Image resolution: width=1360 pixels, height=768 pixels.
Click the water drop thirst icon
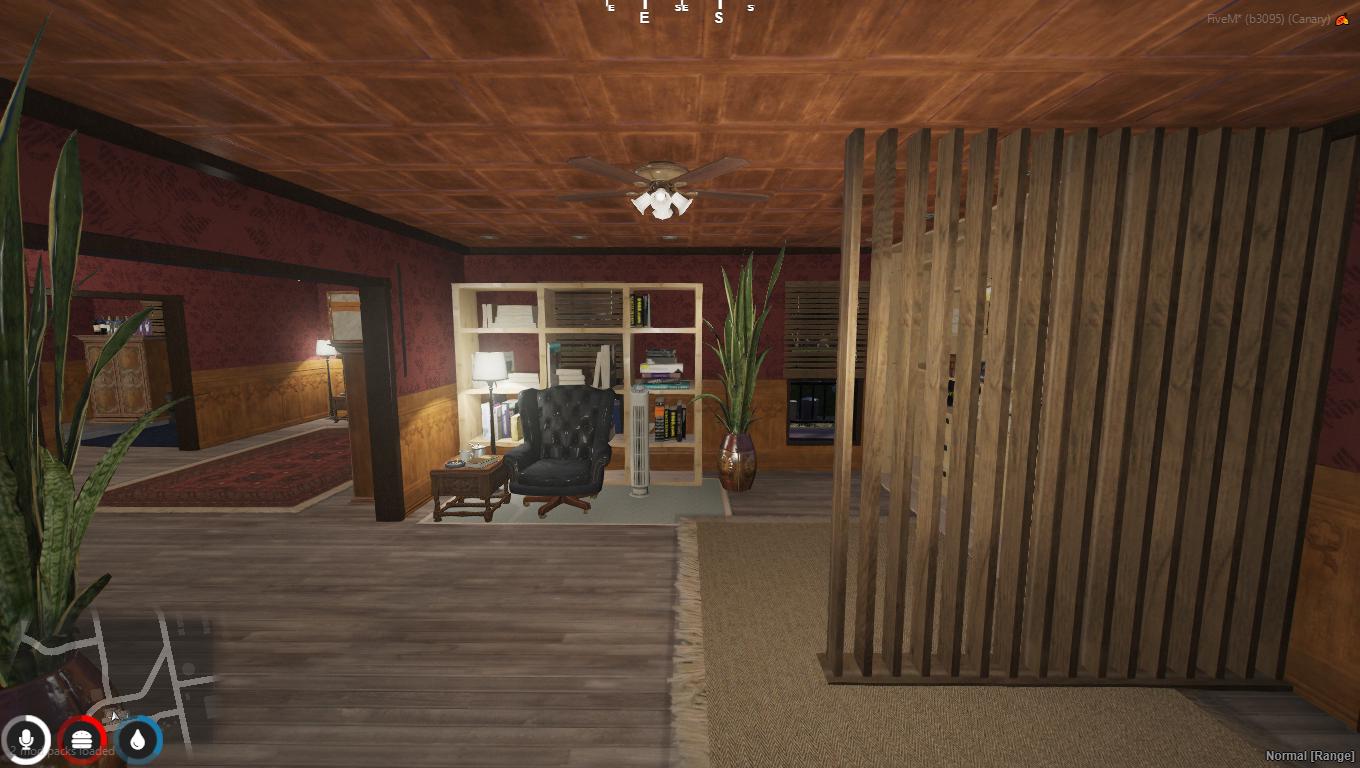pyautogui.click(x=137, y=740)
